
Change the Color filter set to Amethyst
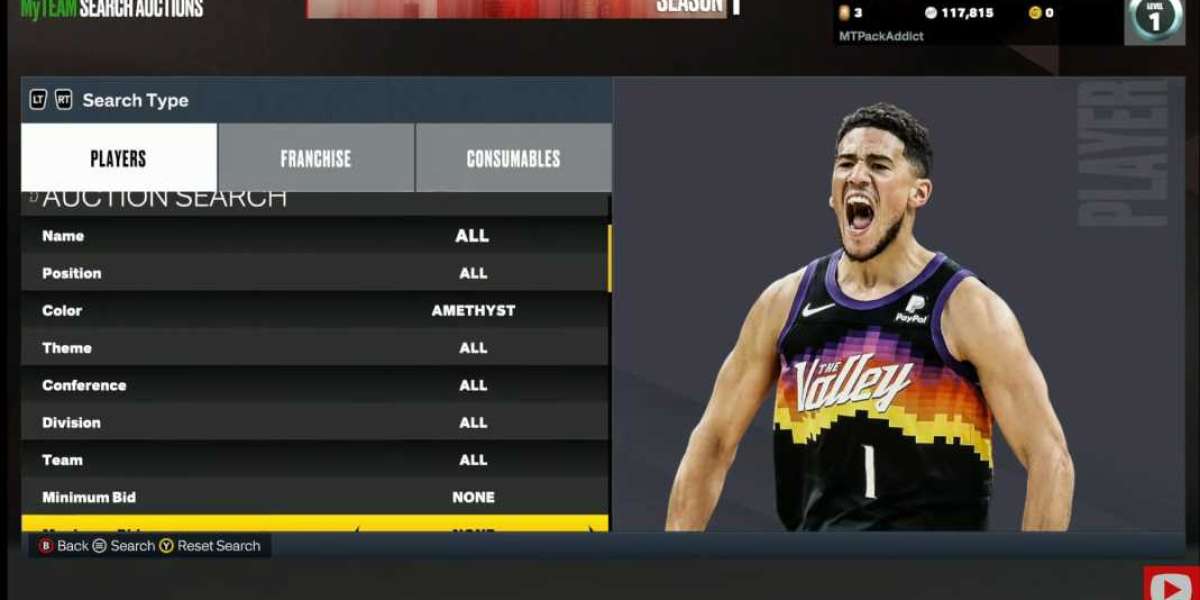click(x=314, y=310)
